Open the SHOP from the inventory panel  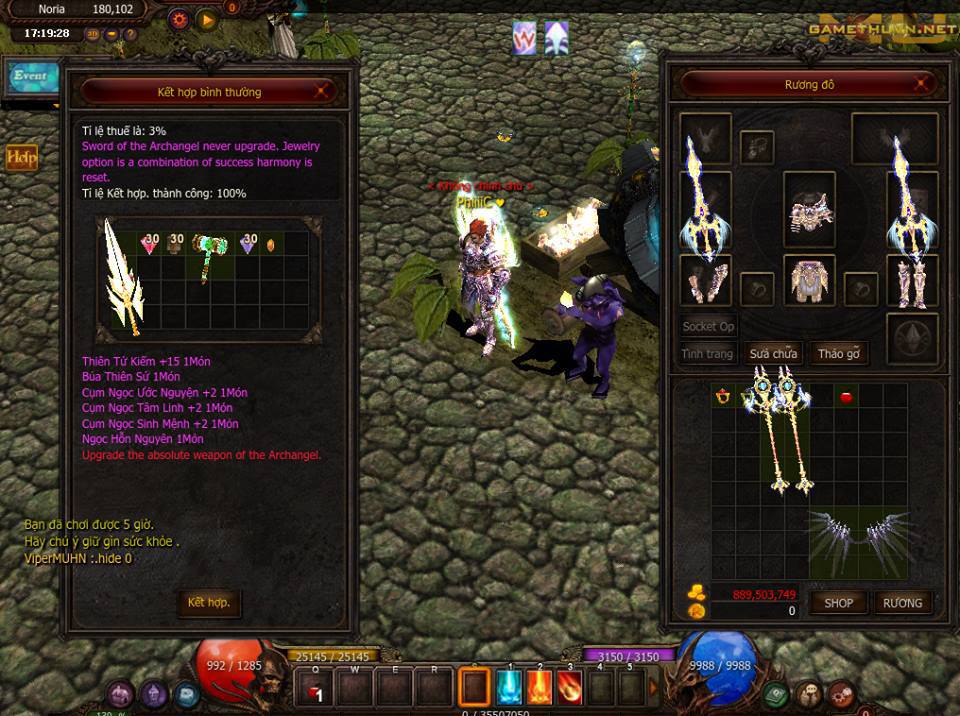pyautogui.click(x=838, y=602)
